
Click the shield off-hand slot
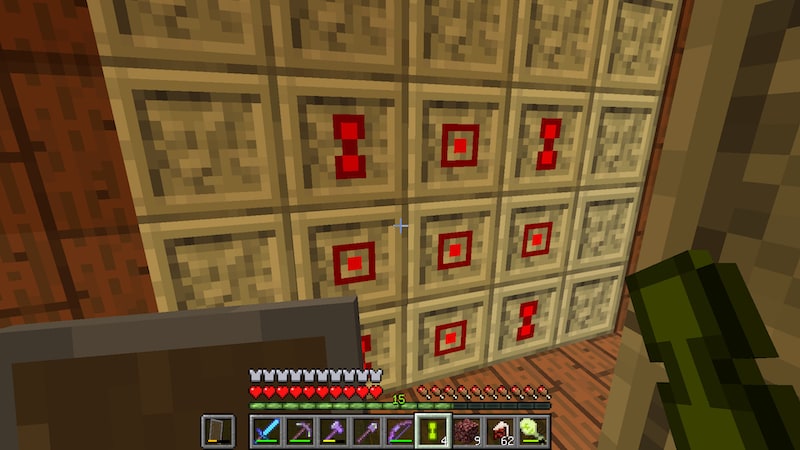pos(217,430)
